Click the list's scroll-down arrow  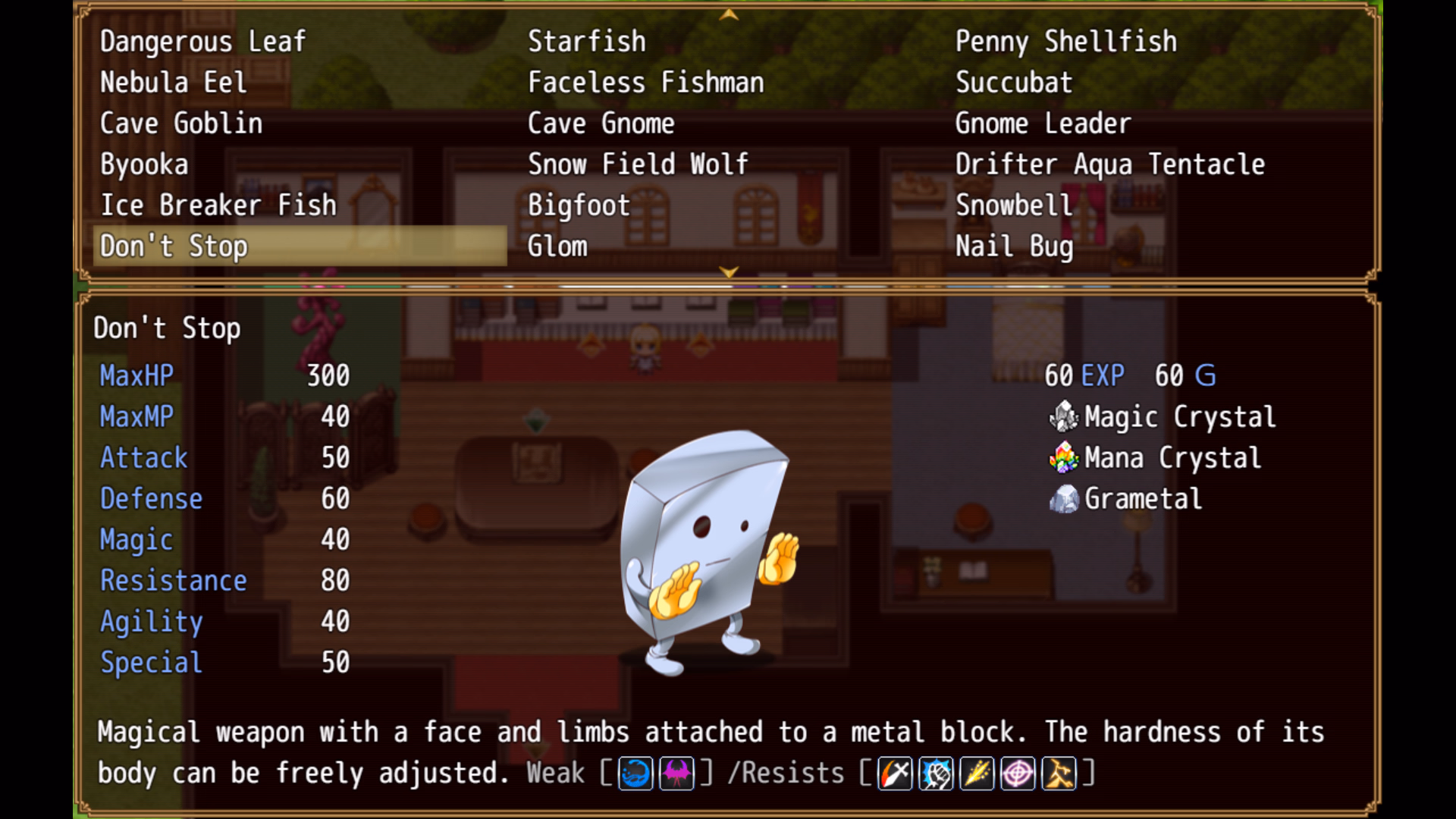click(x=729, y=271)
